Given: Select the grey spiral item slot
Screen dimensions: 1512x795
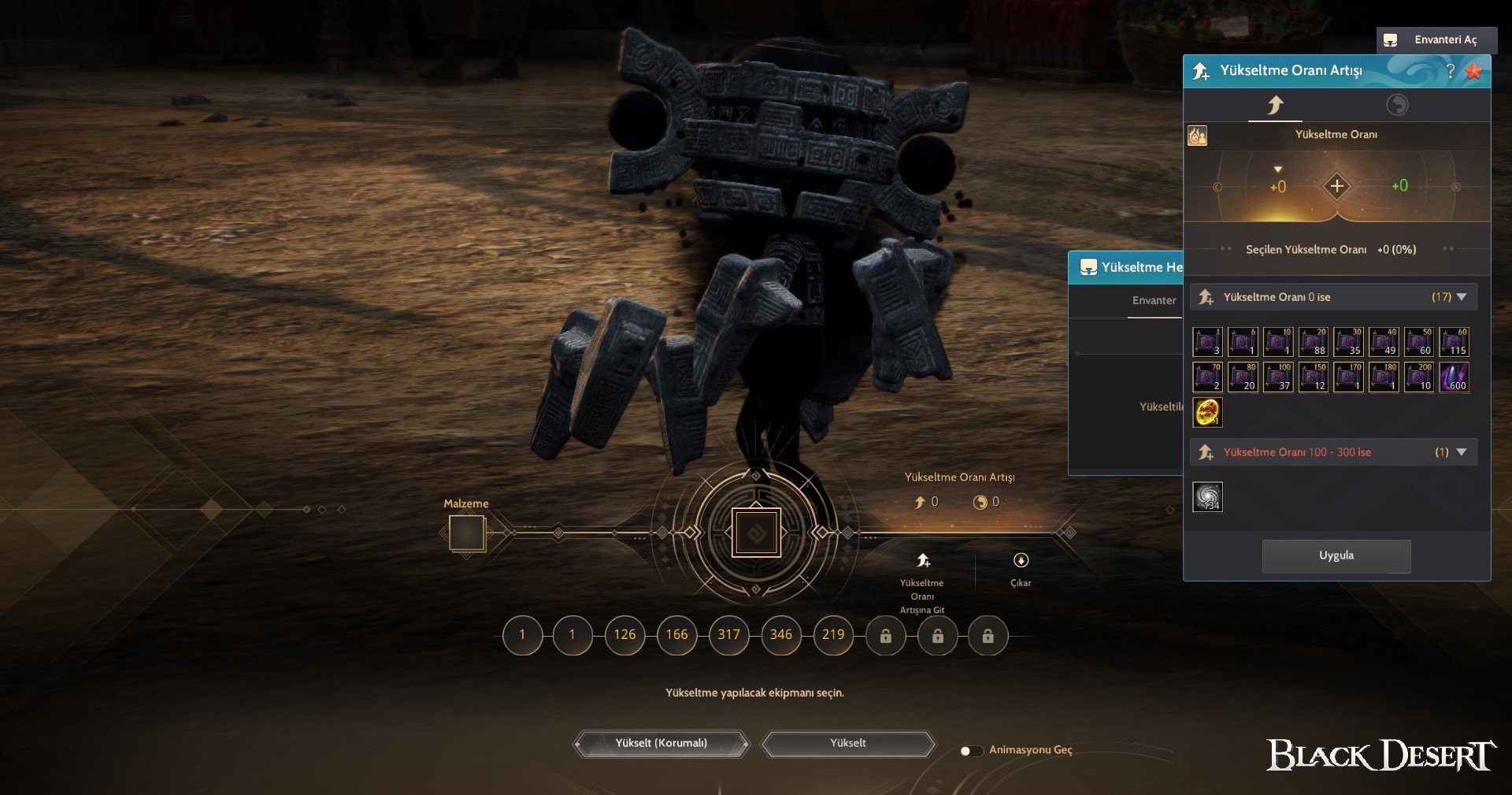Looking at the screenshot, I should click(x=1206, y=496).
